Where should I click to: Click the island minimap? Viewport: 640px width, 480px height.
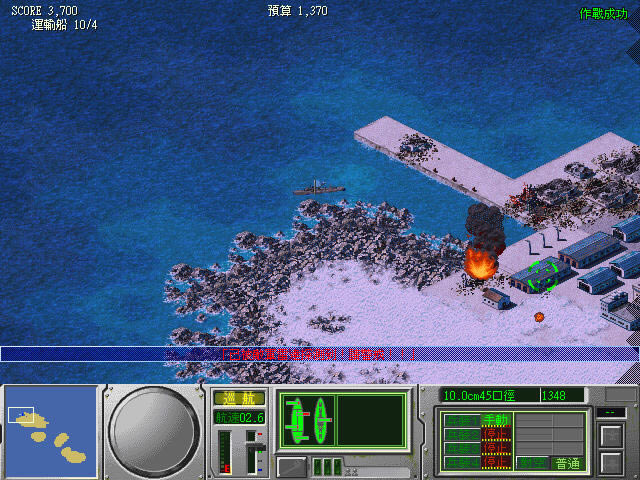[49, 429]
